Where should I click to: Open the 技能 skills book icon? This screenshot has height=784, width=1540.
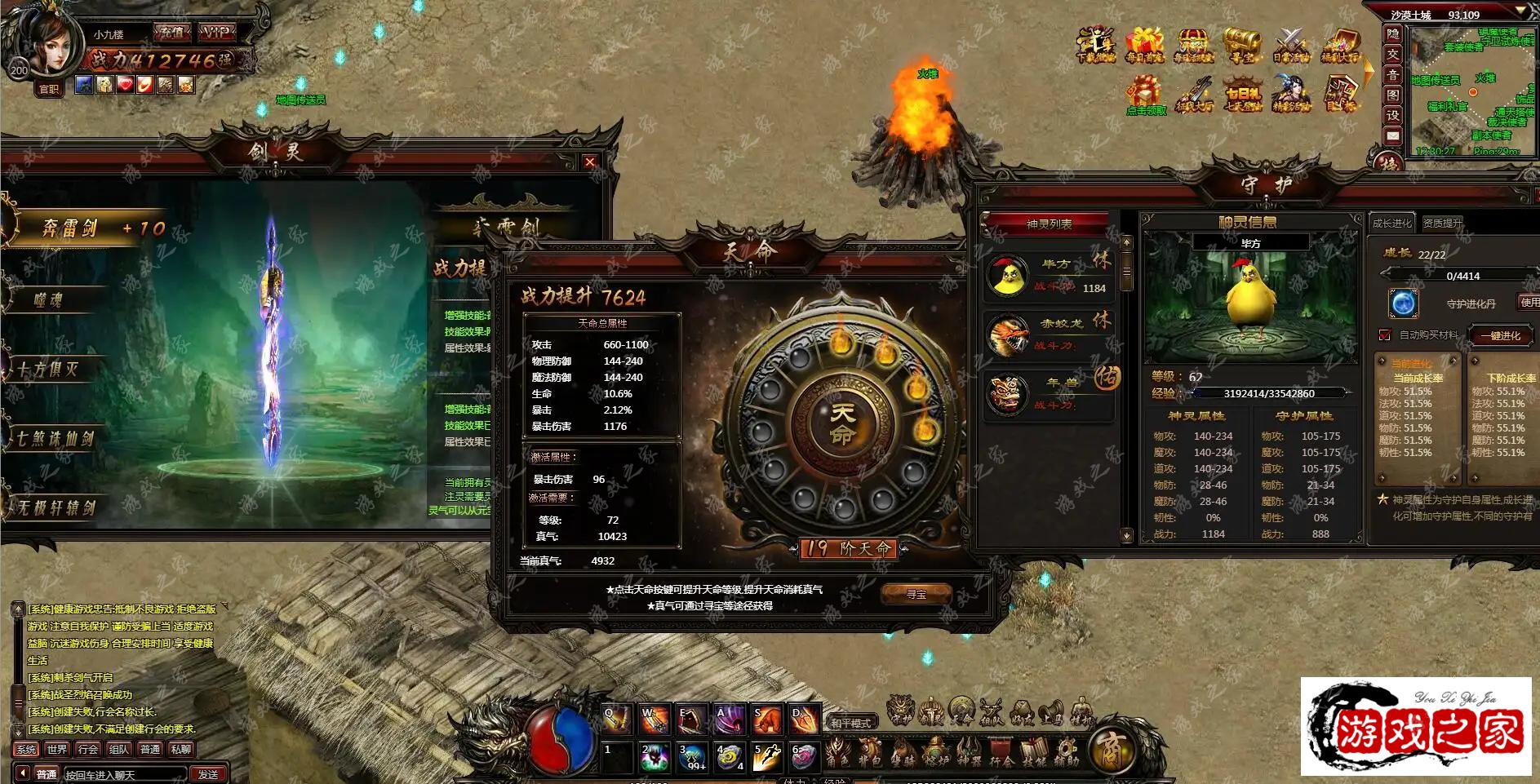1034,751
